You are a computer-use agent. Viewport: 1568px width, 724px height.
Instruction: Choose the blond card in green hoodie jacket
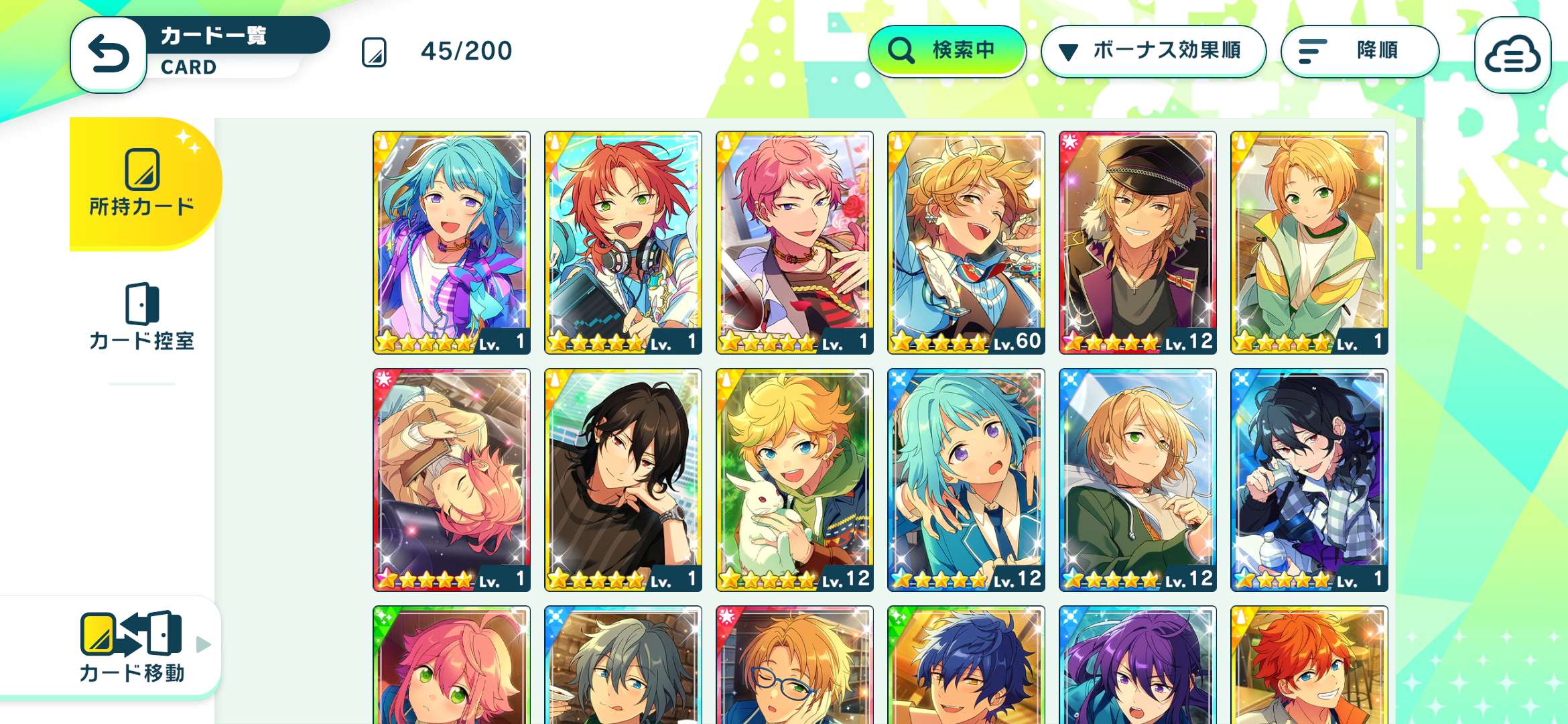pyautogui.click(x=1138, y=480)
